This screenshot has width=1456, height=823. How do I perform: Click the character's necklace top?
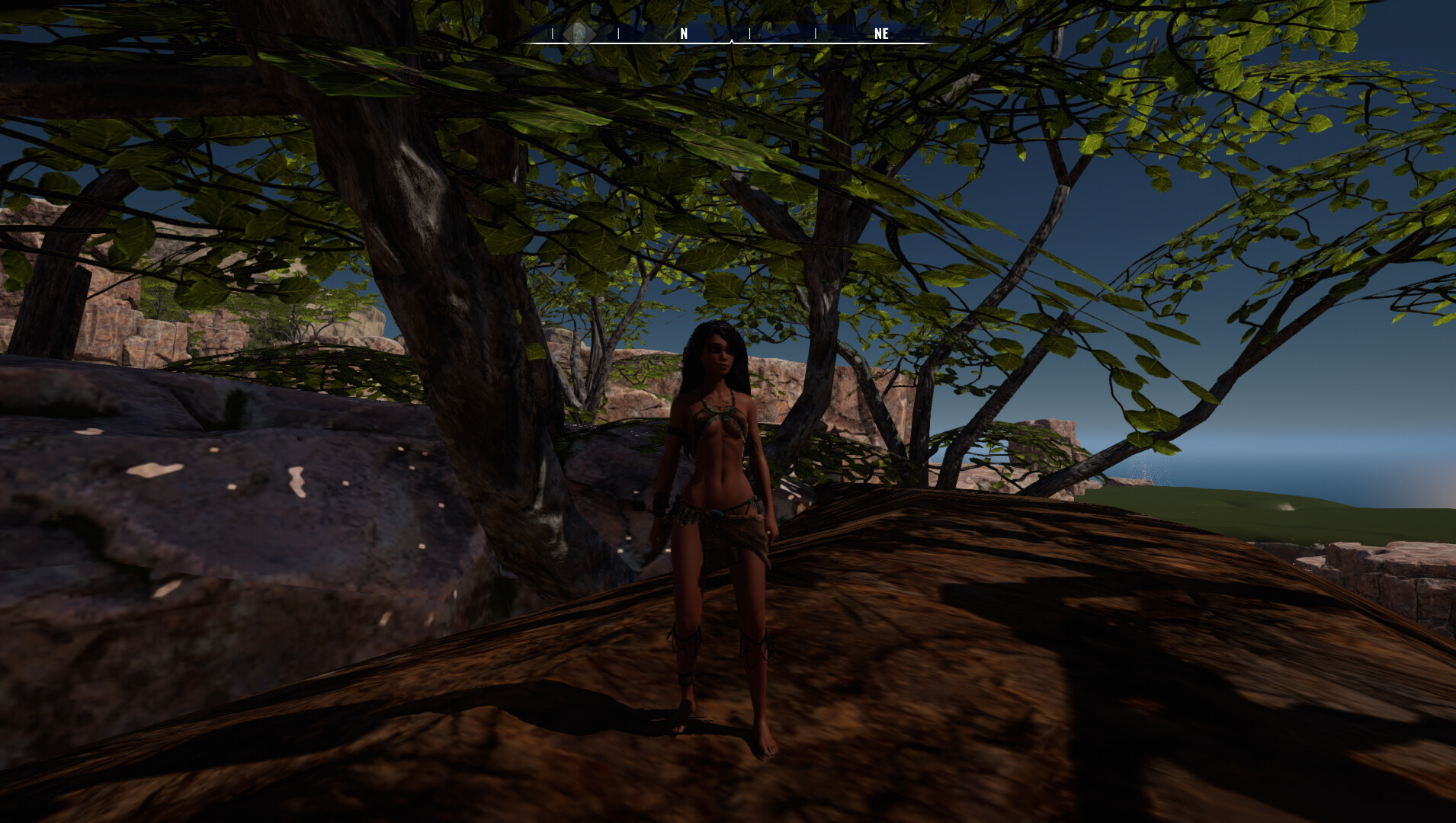point(717,400)
